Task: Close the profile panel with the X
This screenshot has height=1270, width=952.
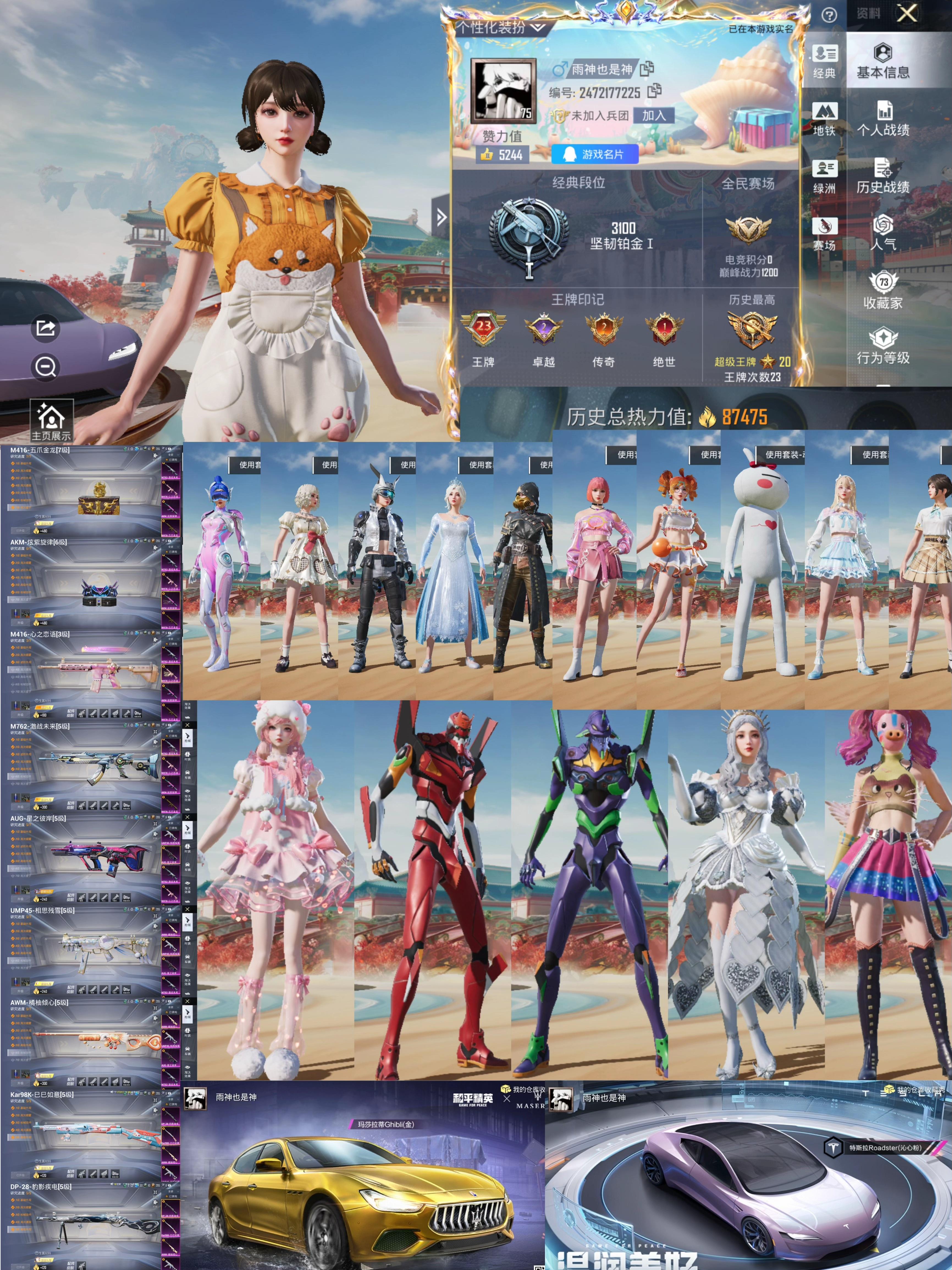Action: pyautogui.click(x=907, y=13)
